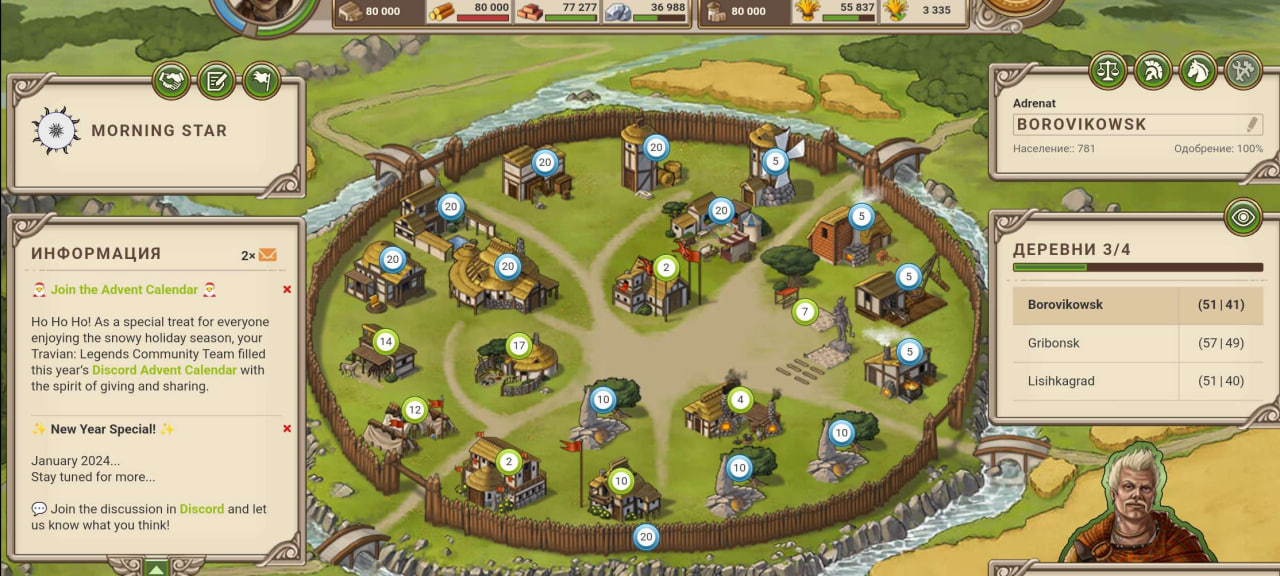Close the Advent Calendar news item

coord(287,290)
